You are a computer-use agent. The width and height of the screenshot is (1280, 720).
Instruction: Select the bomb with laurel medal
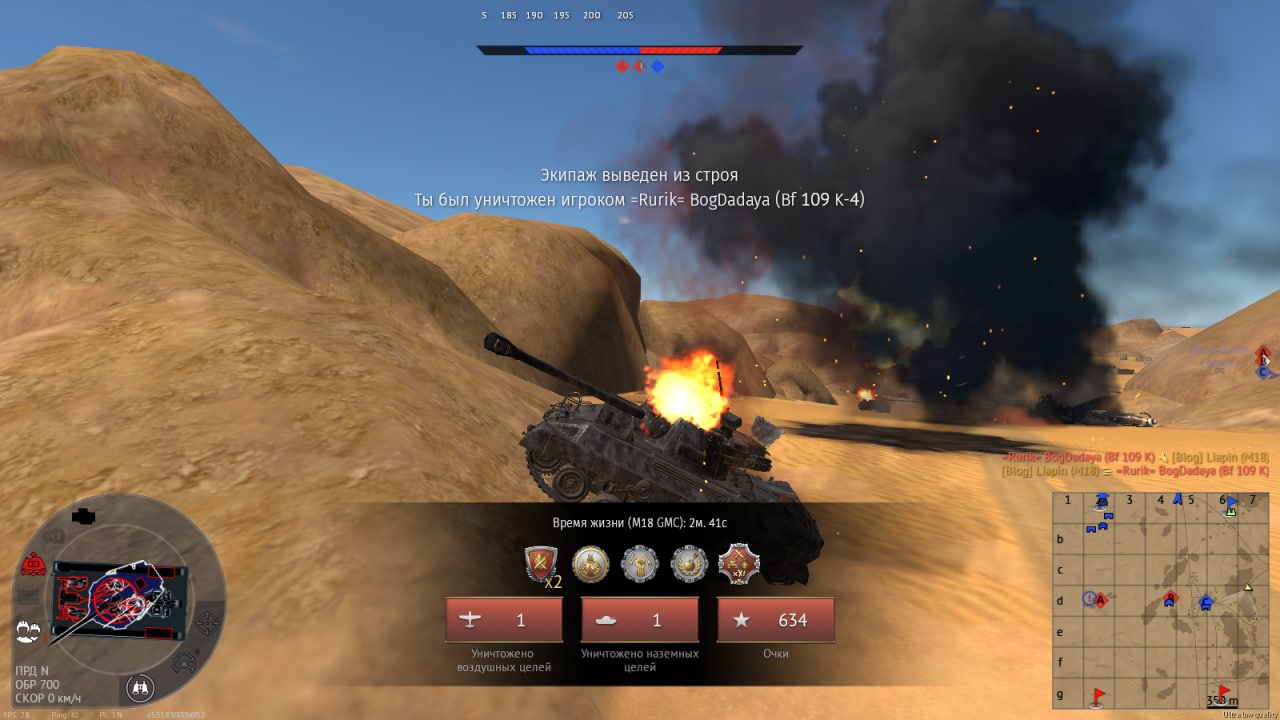point(689,564)
